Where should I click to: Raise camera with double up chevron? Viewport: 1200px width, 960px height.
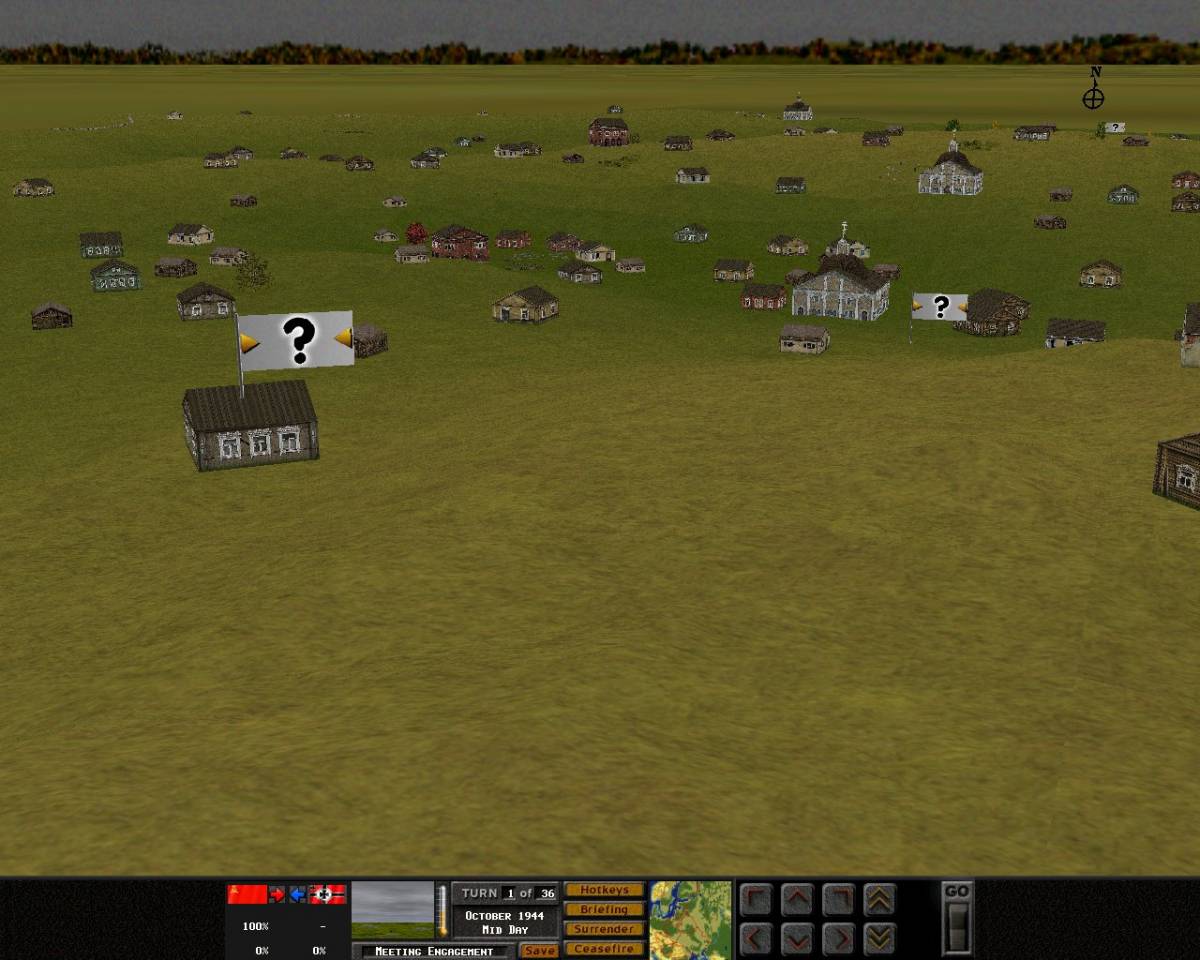[879, 899]
